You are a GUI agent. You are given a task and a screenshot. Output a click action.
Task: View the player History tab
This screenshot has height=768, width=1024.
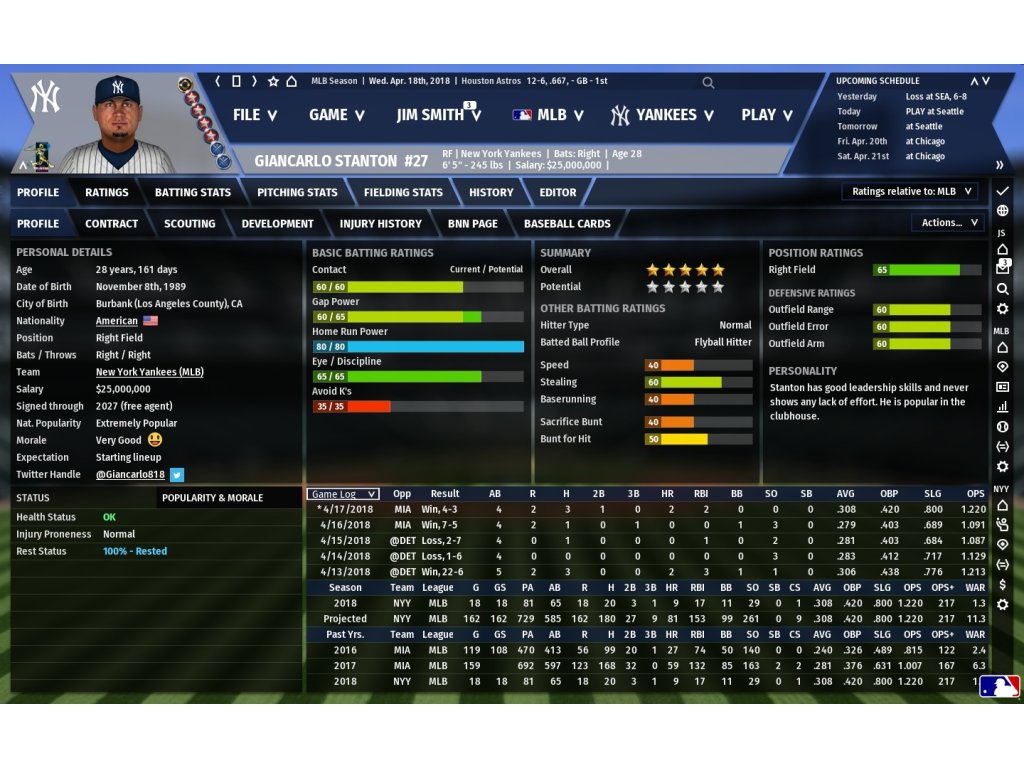click(491, 192)
